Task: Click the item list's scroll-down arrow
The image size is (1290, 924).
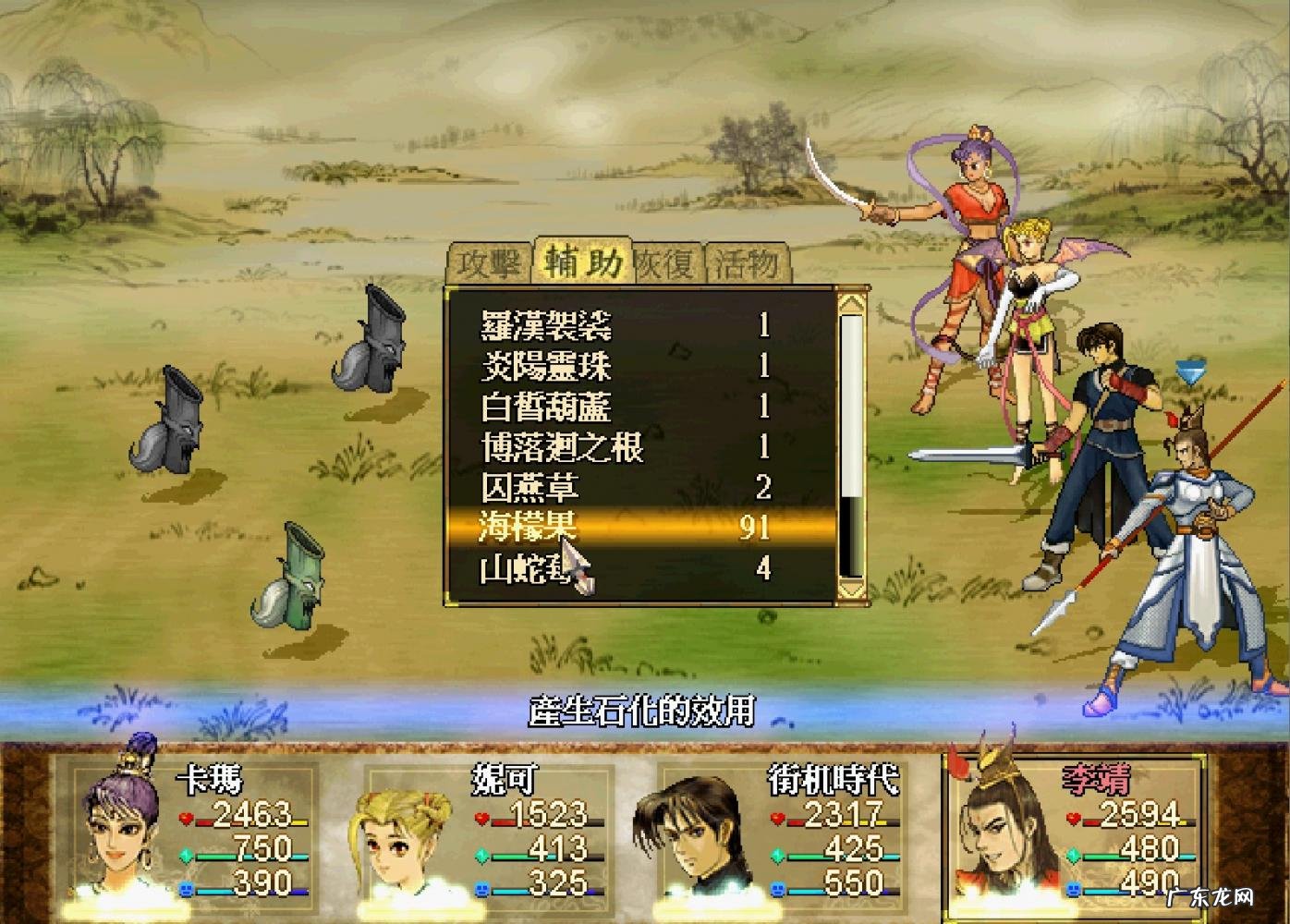Action: click(x=851, y=588)
